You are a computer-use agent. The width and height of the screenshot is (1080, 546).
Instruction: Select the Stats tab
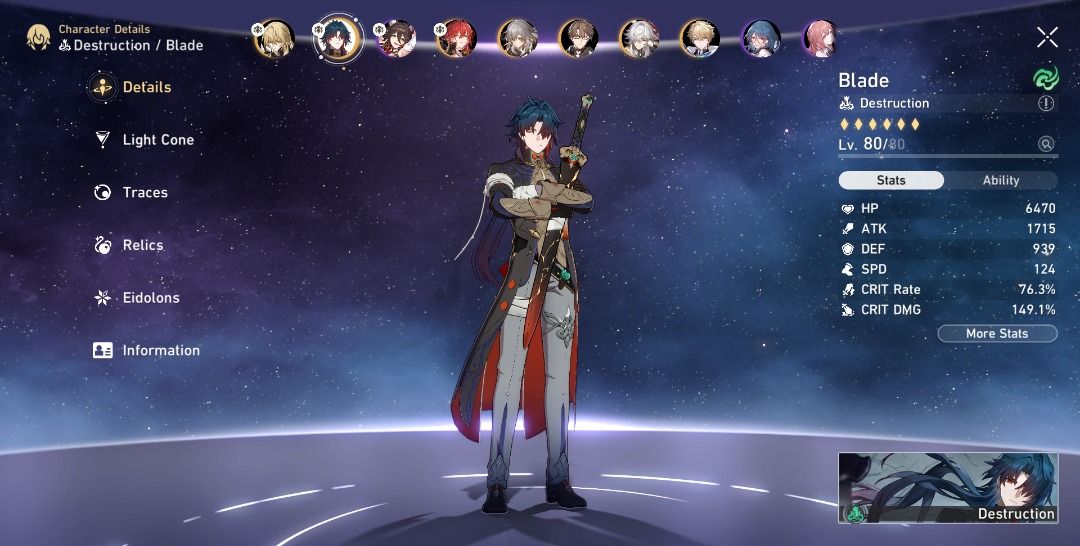coord(890,181)
